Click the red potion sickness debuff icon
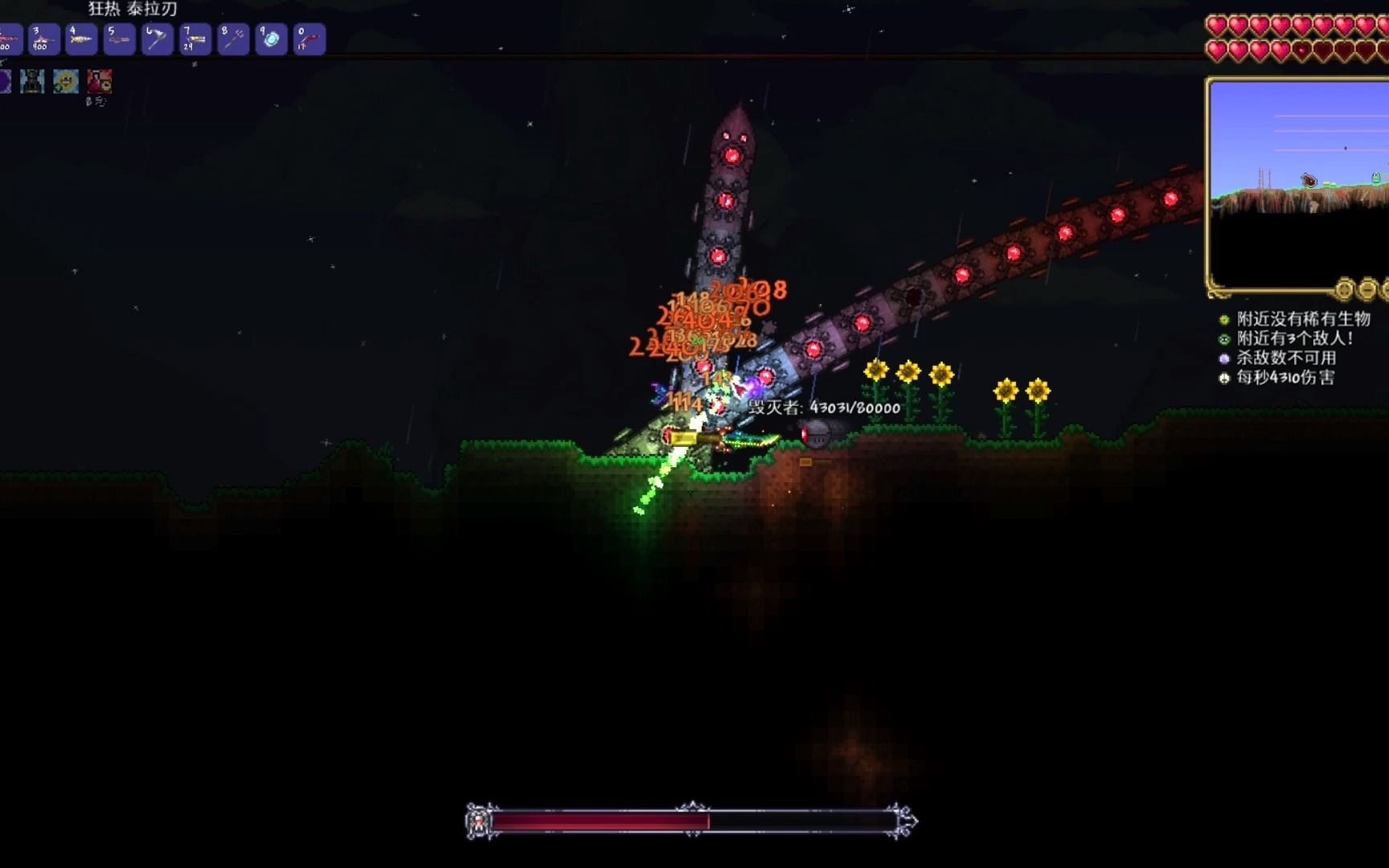The image size is (1389, 868). (x=100, y=81)
